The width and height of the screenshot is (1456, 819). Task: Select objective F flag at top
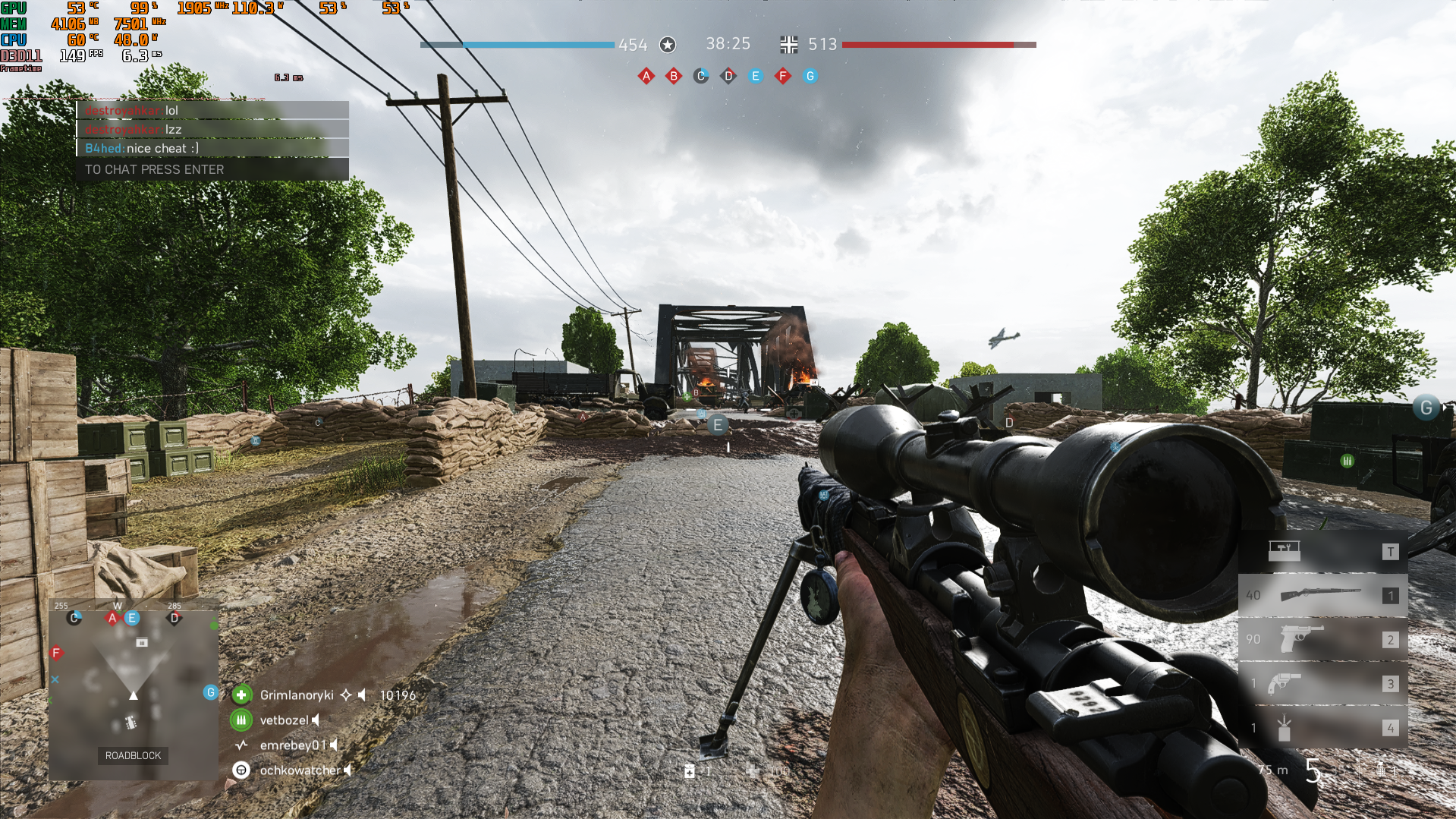click(783, 76)
